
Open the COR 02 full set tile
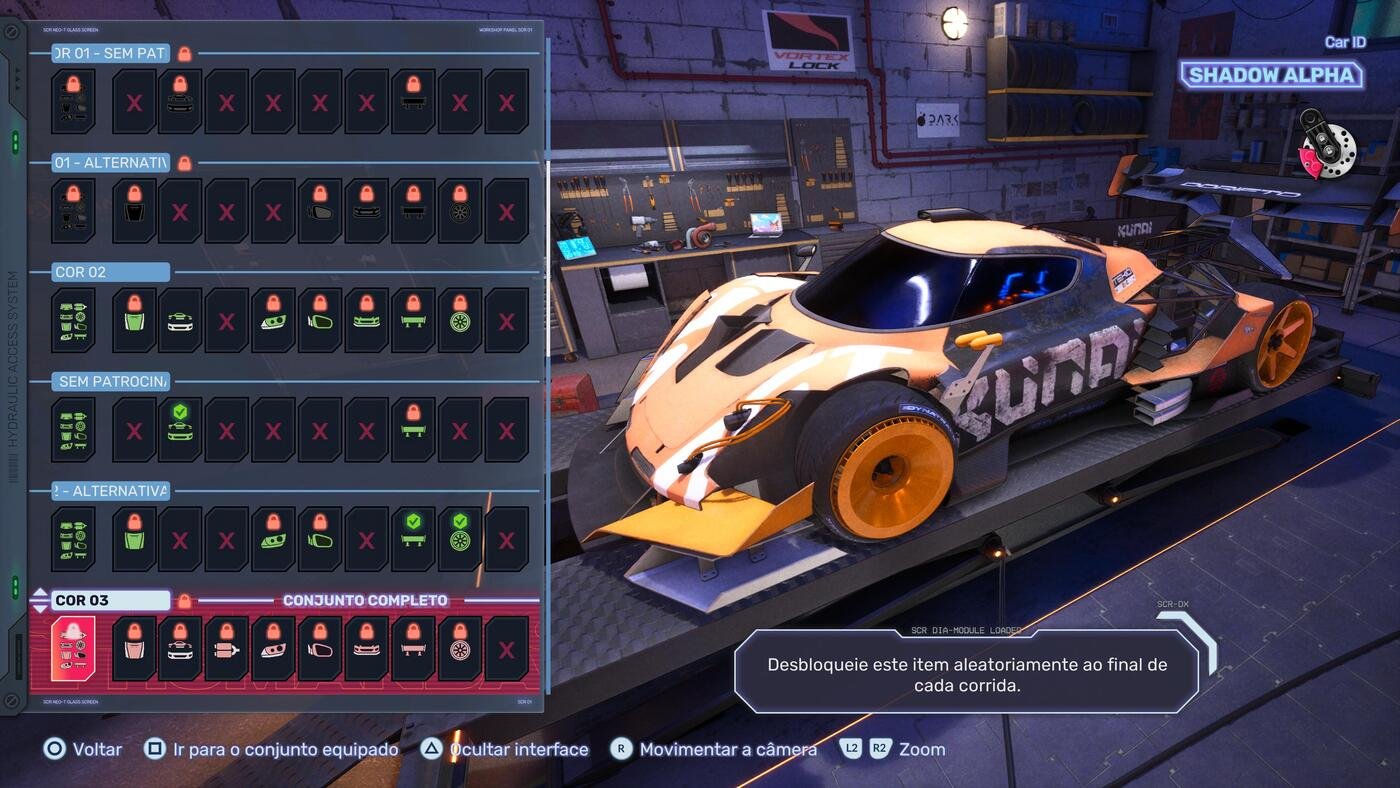point(73,320)
